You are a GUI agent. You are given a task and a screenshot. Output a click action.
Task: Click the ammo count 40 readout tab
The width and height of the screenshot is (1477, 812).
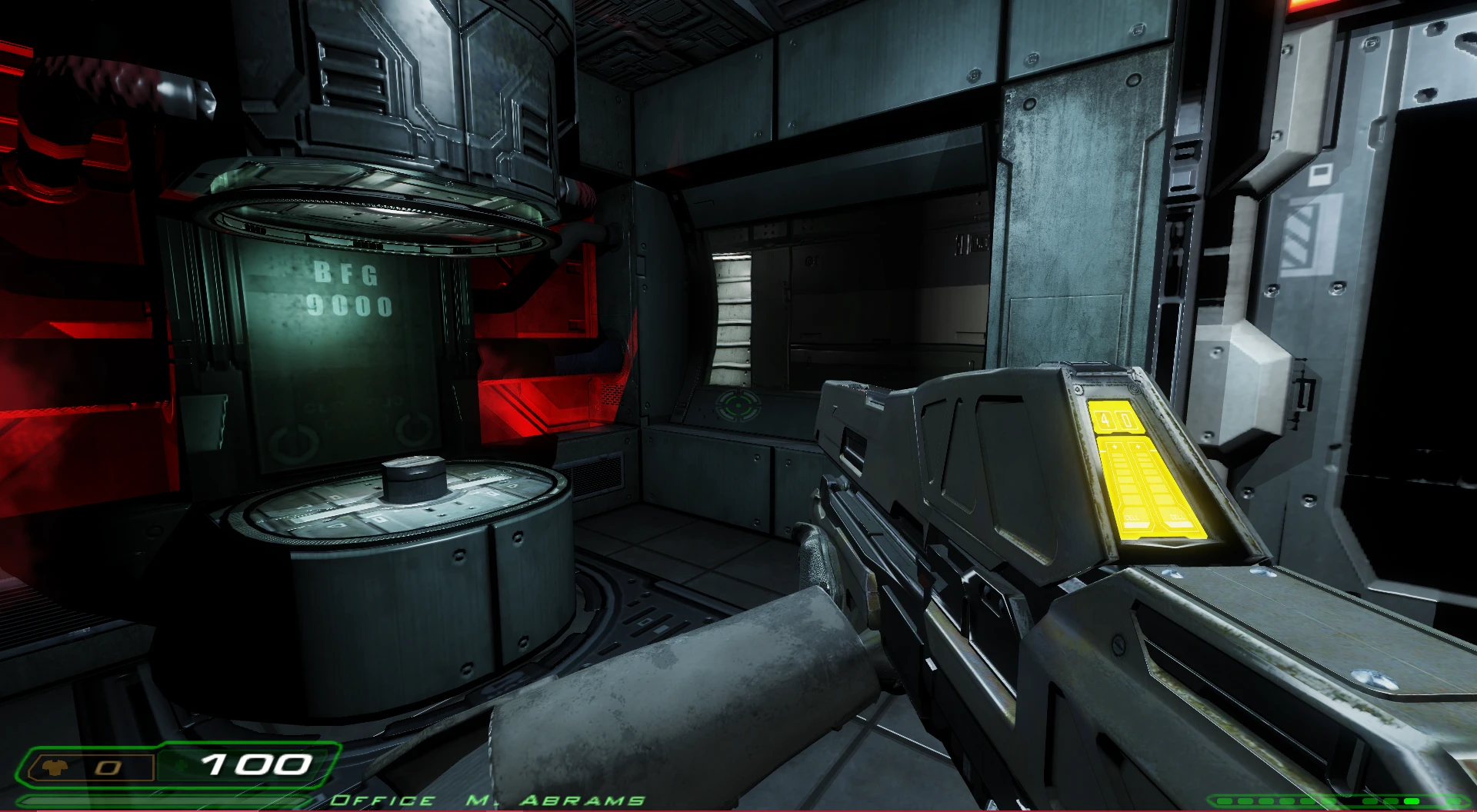1115,420
